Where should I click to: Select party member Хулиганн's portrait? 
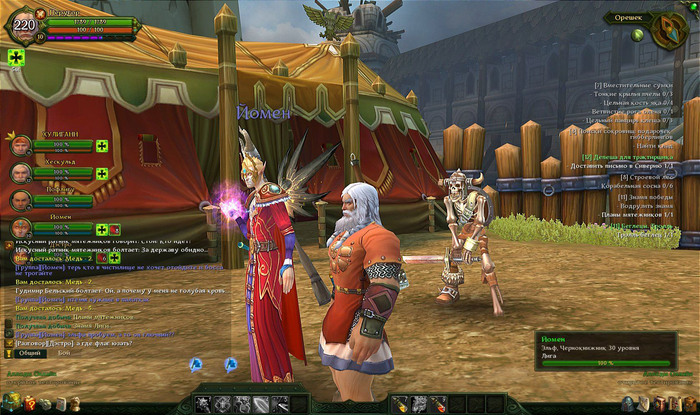point(21,146)
